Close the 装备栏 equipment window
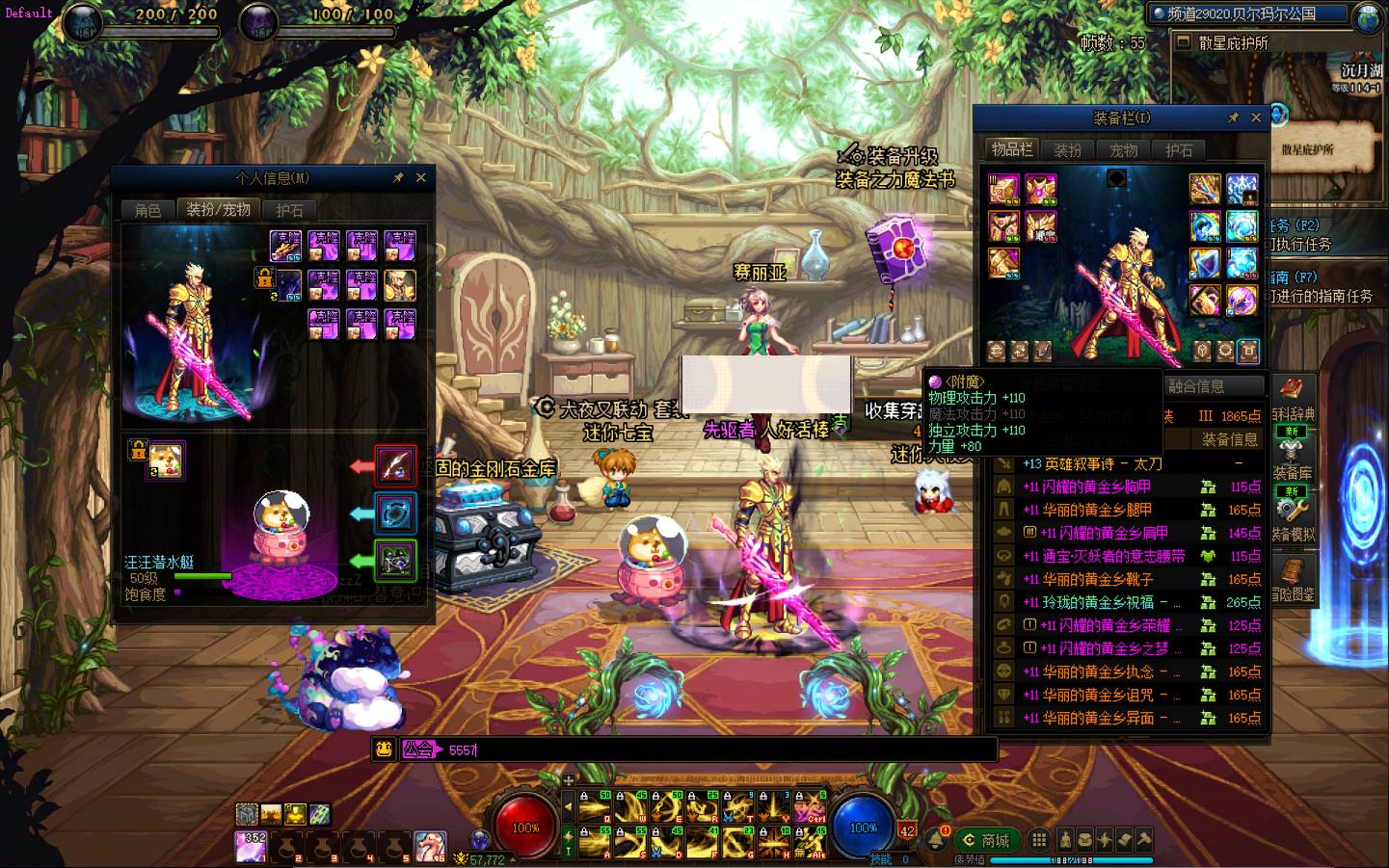 pyautogui.click(x=1256, y=118)
